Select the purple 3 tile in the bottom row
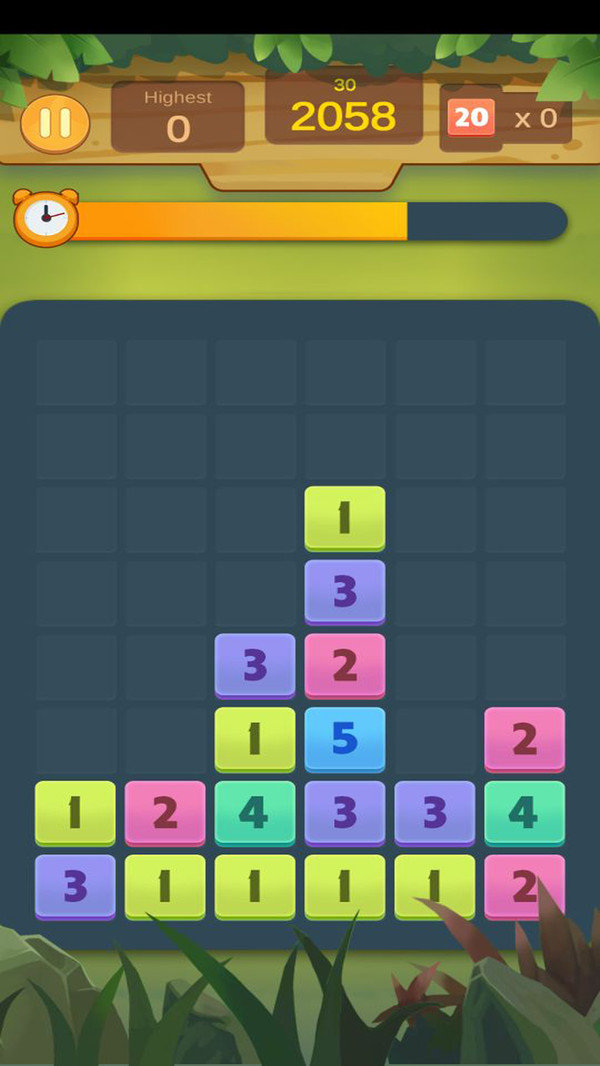 [75, 886]
